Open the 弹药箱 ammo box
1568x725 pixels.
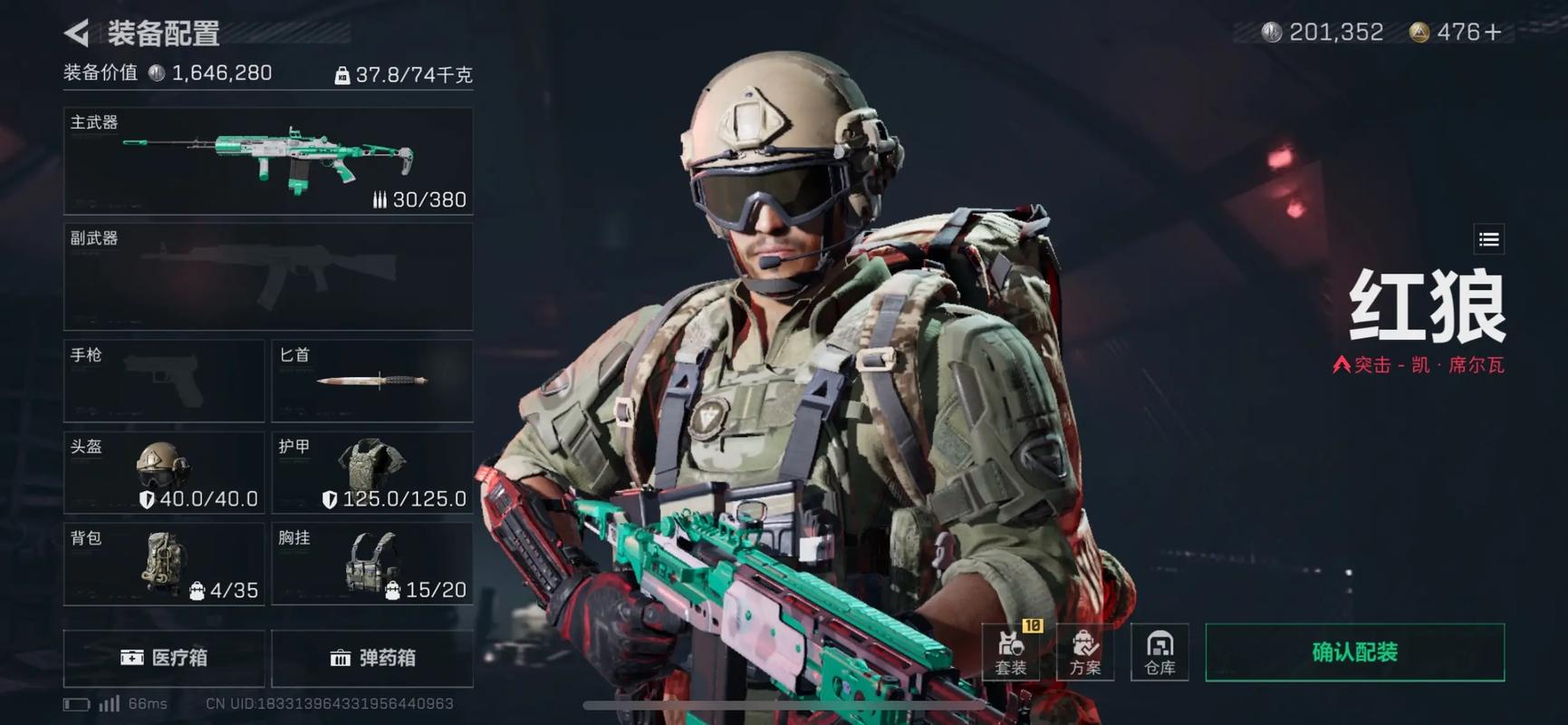[x=372, y=658]
